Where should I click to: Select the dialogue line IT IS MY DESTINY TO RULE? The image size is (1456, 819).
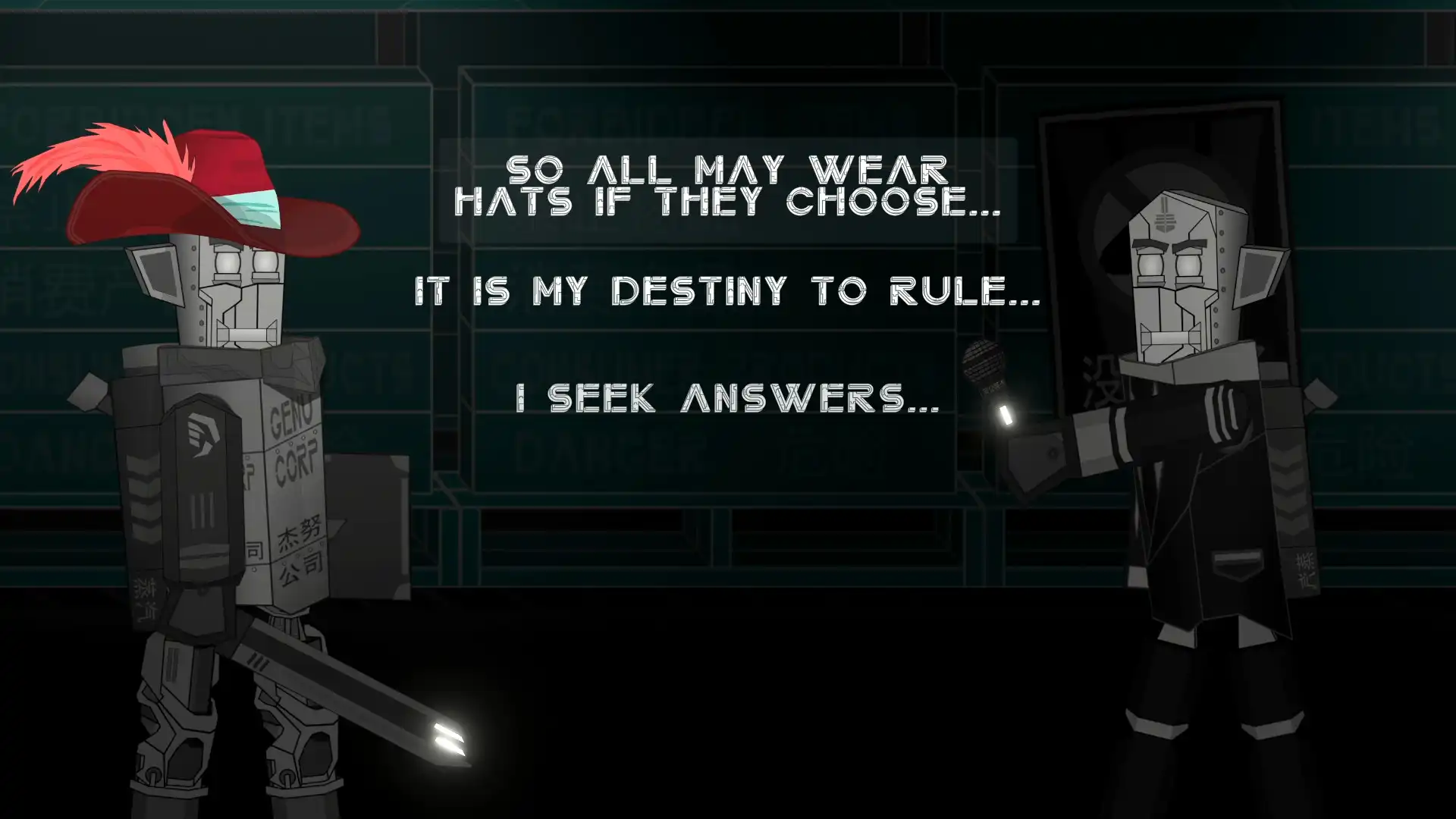point(728,290)
